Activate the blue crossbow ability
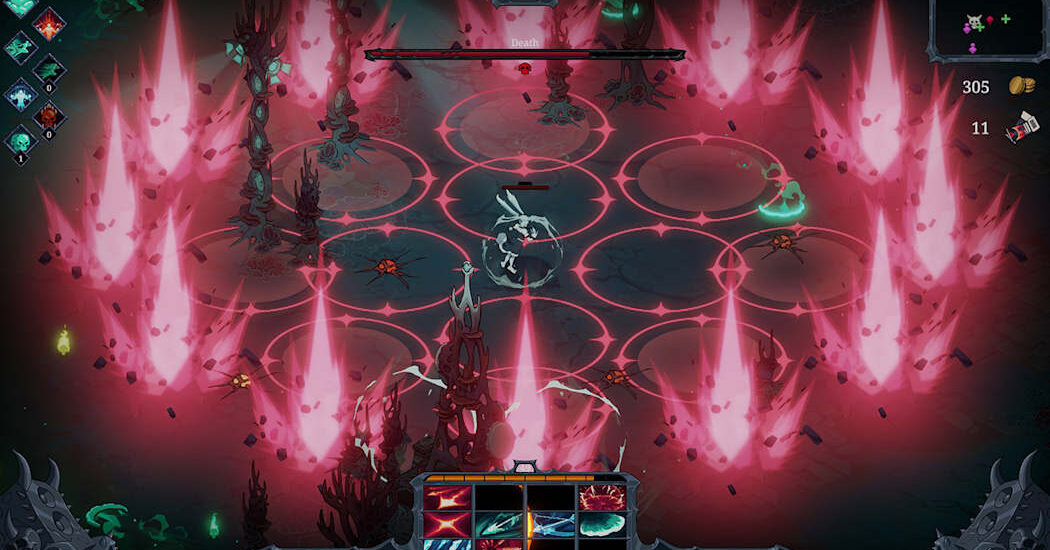The image size is (1050, 550). (552, 524)
